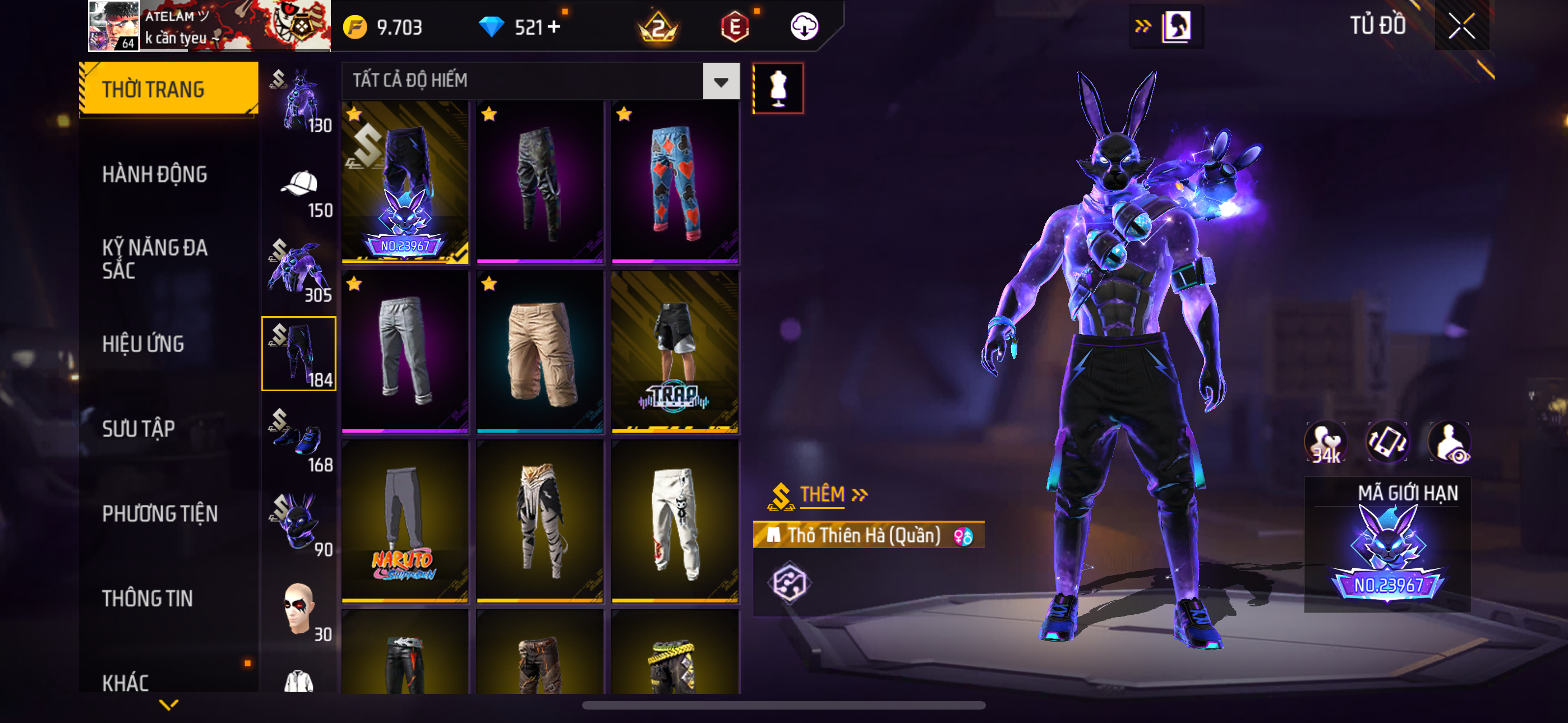Go to the Sưu Tập tab

click(139, 429)
